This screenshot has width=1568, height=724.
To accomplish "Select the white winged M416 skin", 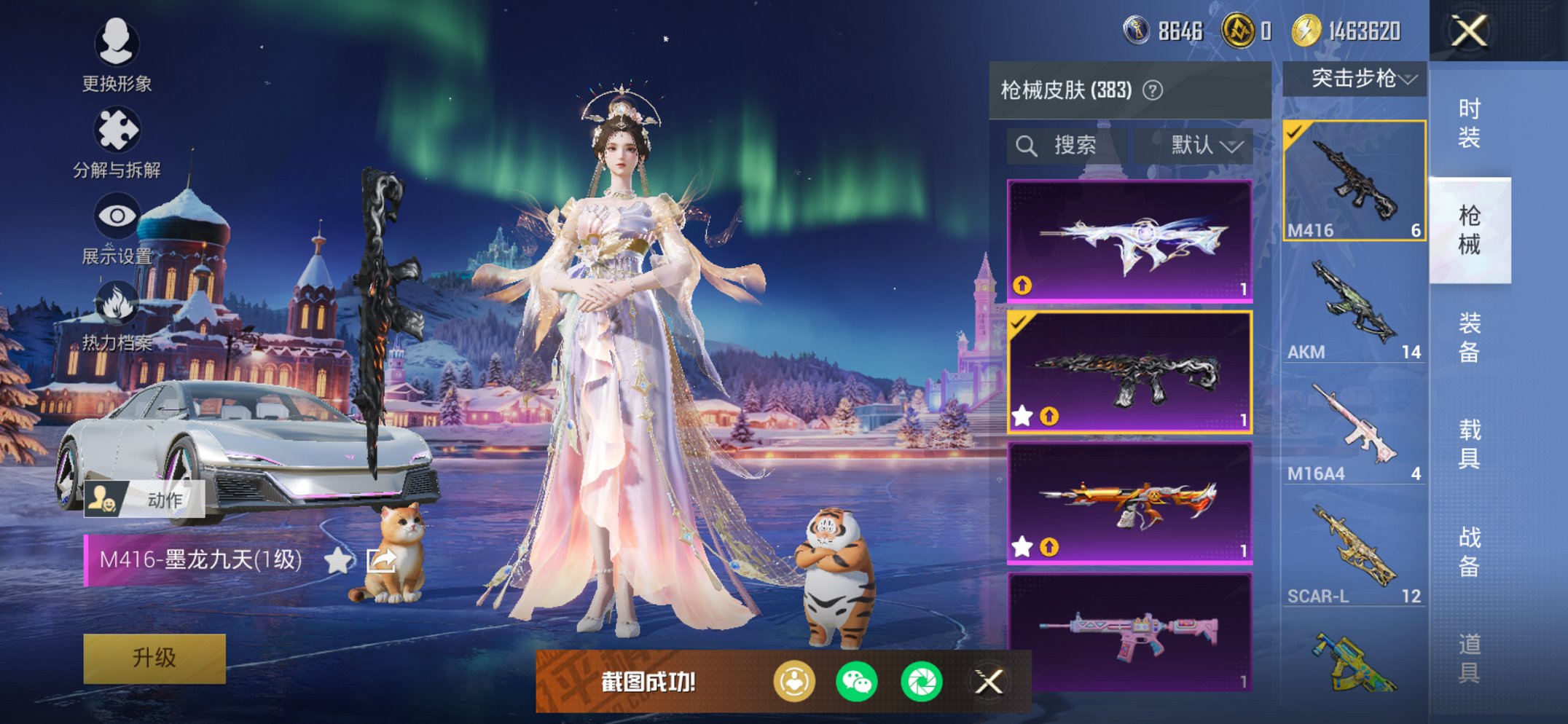I will click(1129, 240).
